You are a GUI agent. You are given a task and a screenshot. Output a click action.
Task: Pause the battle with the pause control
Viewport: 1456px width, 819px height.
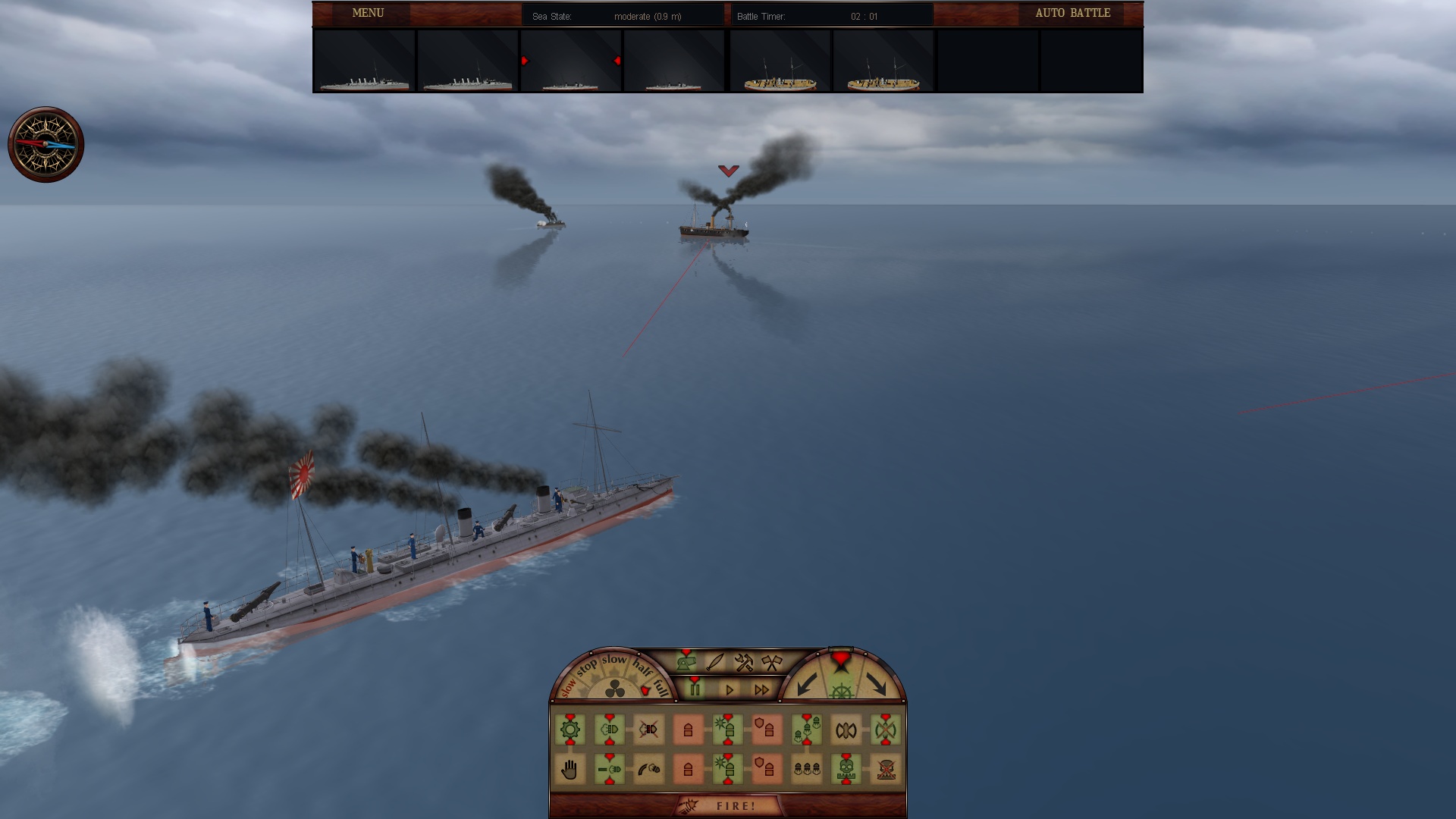coord(695,688)
